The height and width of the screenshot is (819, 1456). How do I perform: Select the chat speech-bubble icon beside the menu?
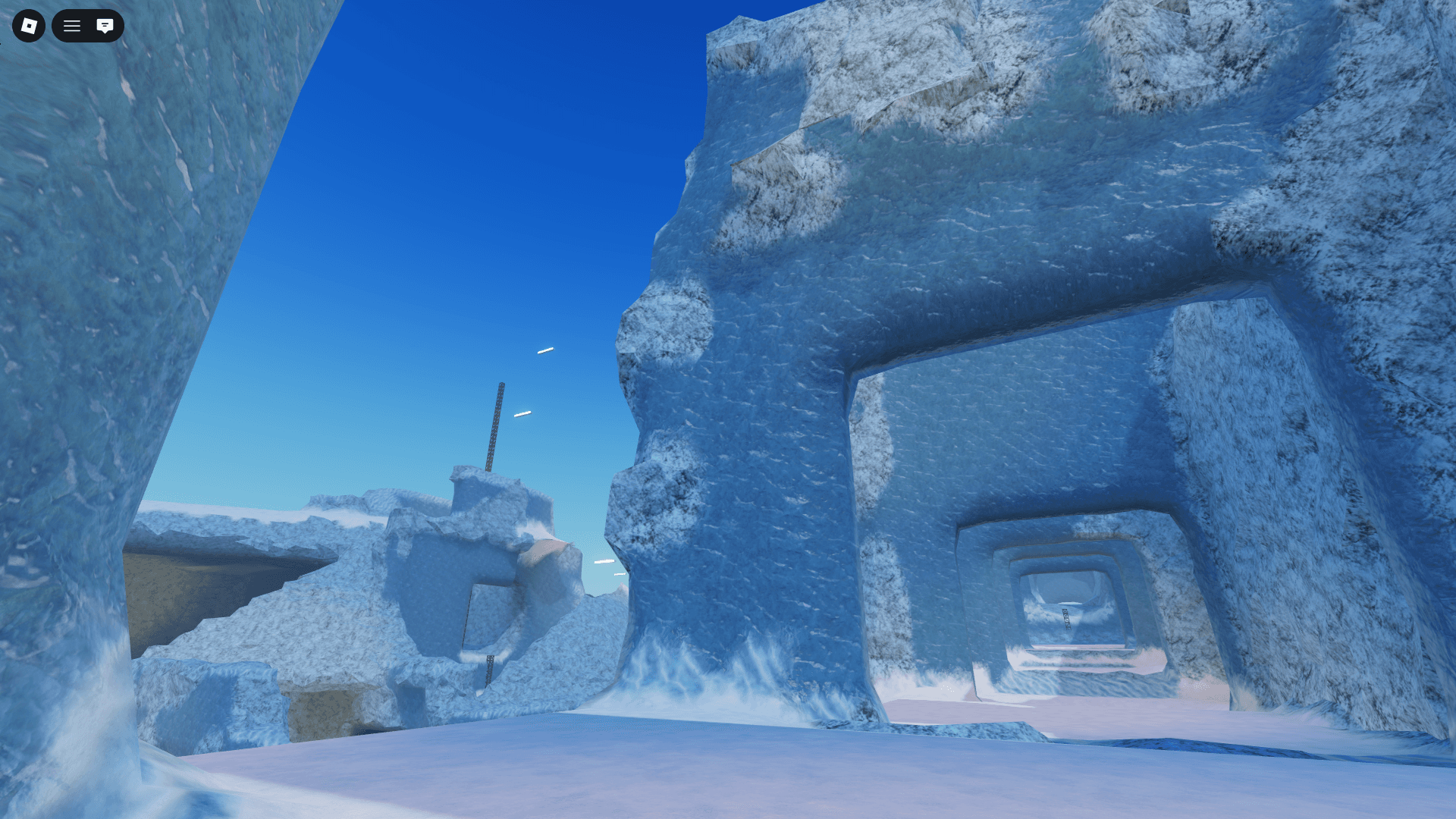(105, 25)
